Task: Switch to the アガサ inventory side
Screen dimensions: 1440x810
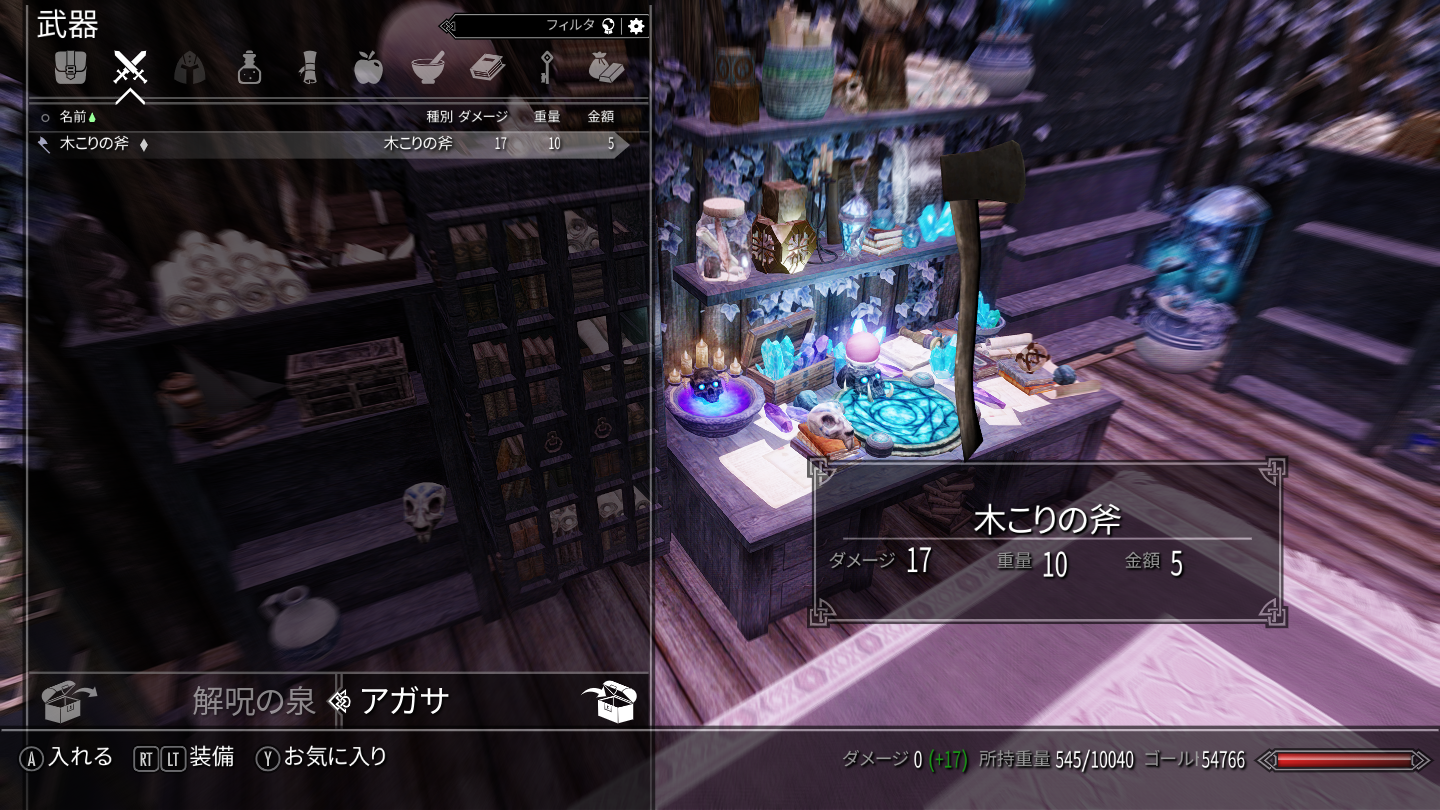Action: [x=405, y=702]
